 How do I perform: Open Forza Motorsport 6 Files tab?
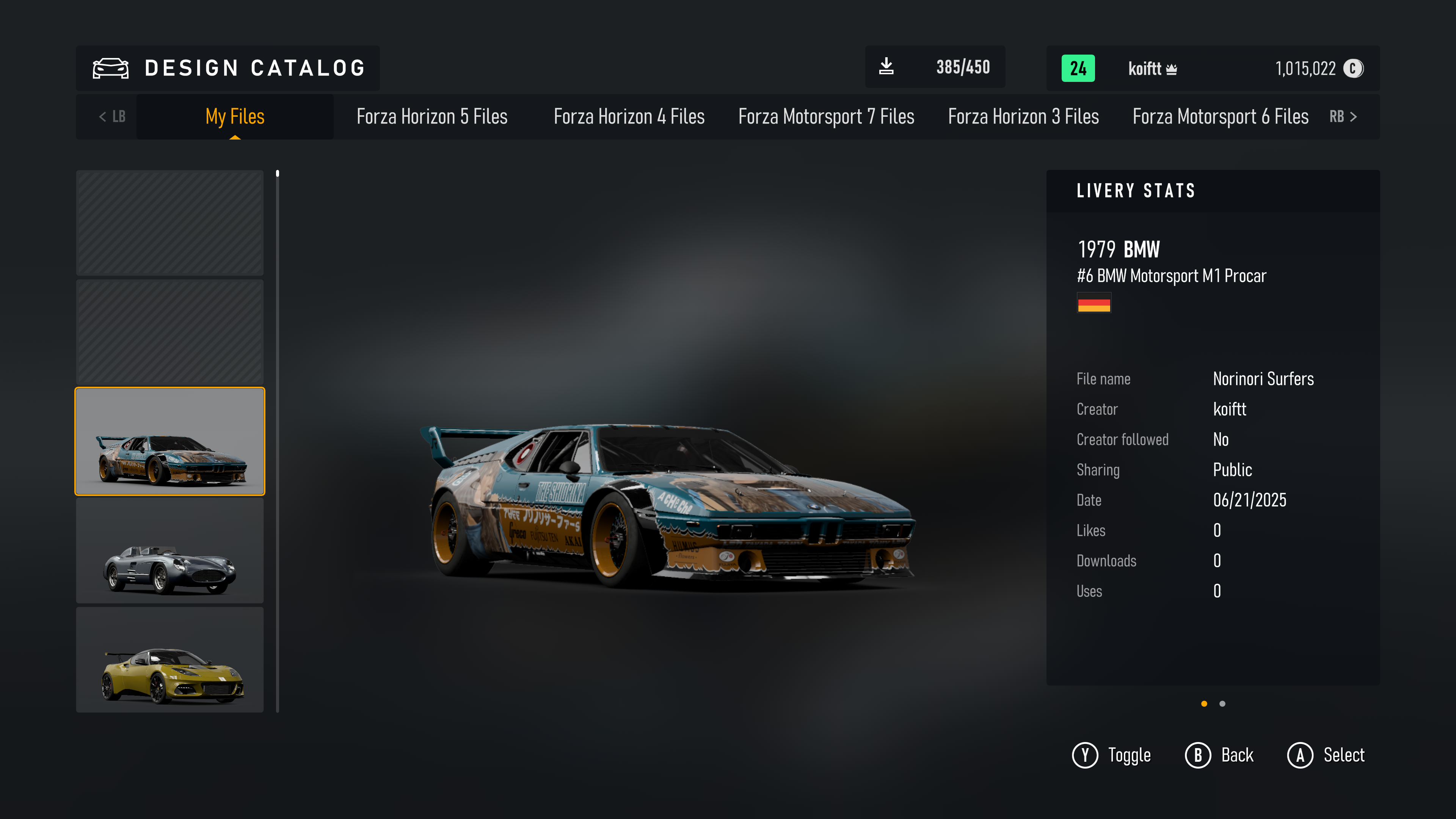pos(1220,116)
